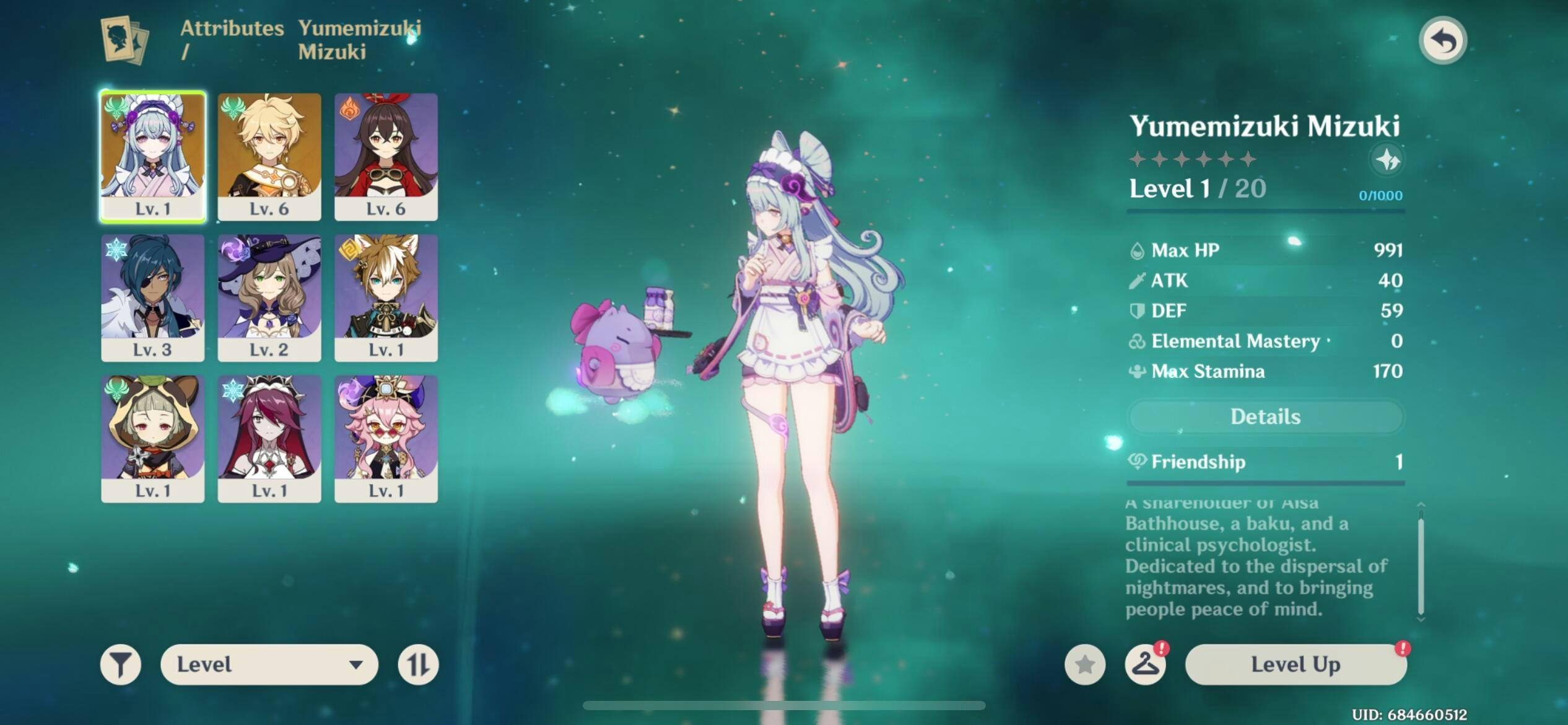Choose Gorou's character portrait
The height and width of the screenshot is (725, 1568).
tap(386, 297)
